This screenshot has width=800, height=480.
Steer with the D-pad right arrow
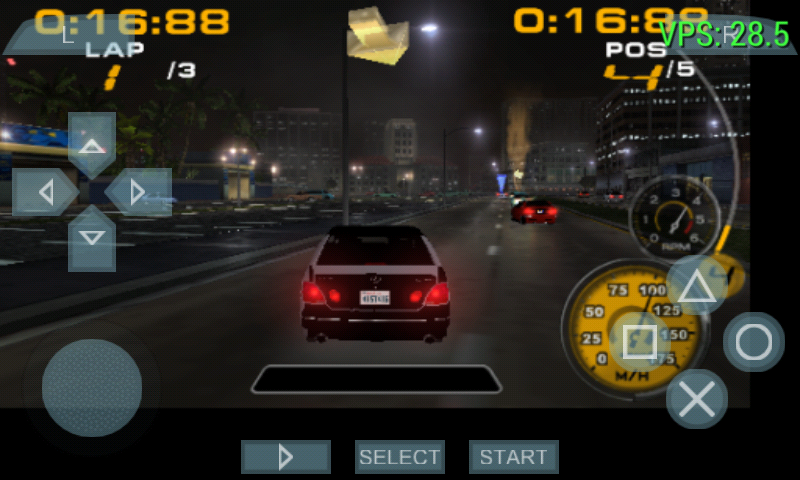point(139,191)
